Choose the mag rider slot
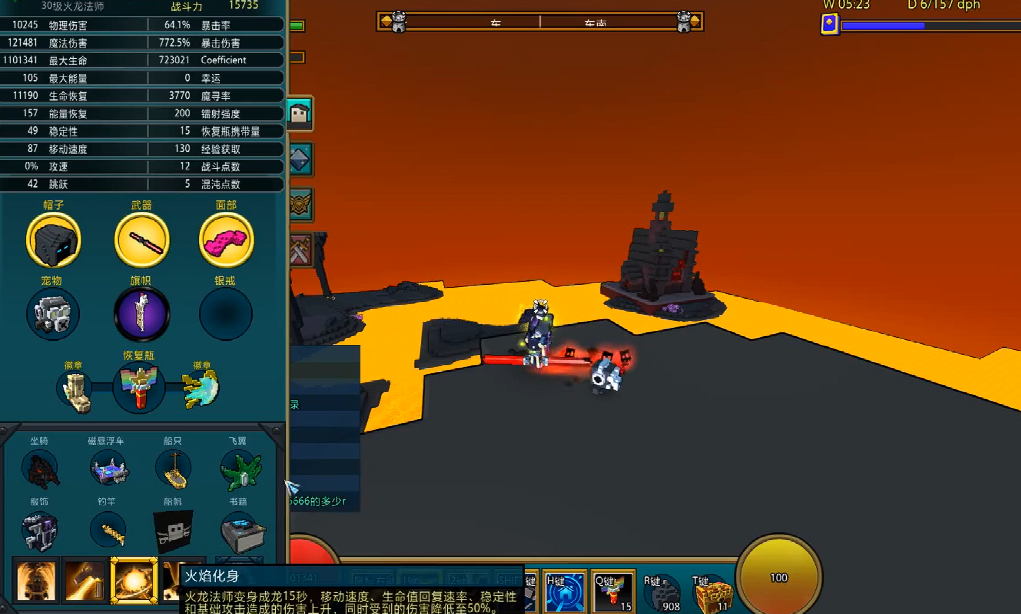Viewport: 1021px width, 614px height. [x=108, y=469]
